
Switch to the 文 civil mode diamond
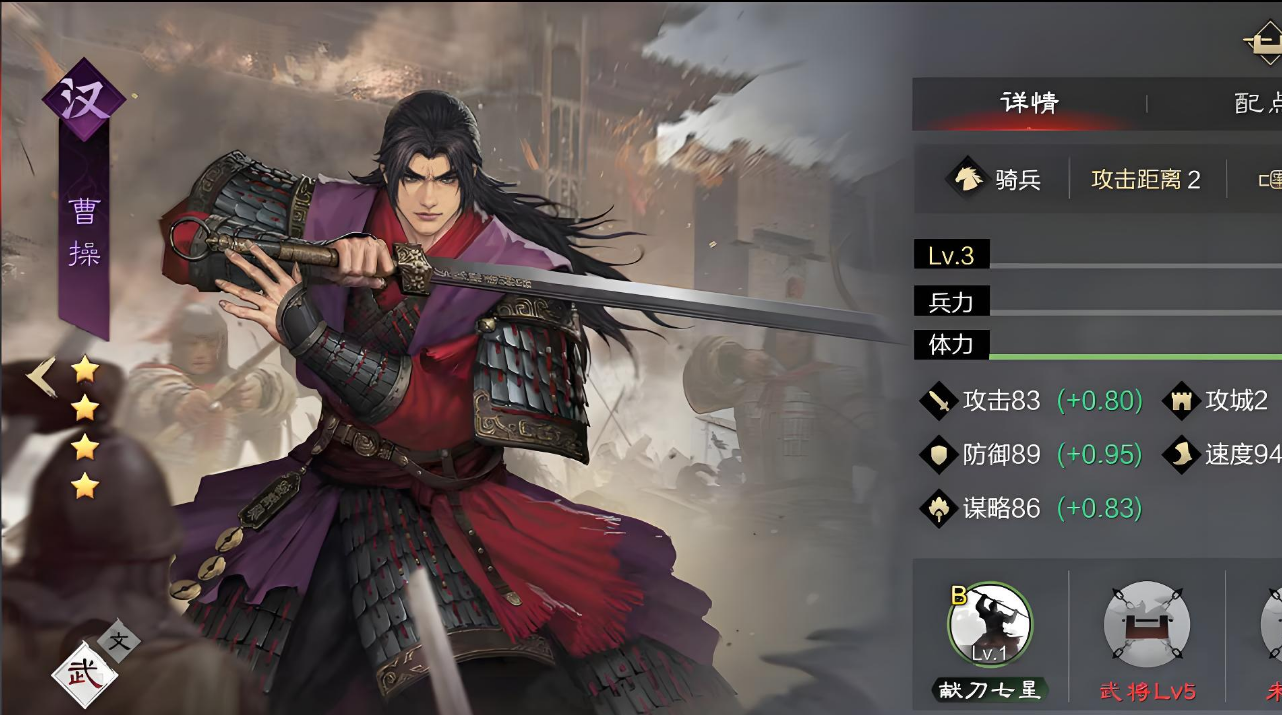coord(119,641)
